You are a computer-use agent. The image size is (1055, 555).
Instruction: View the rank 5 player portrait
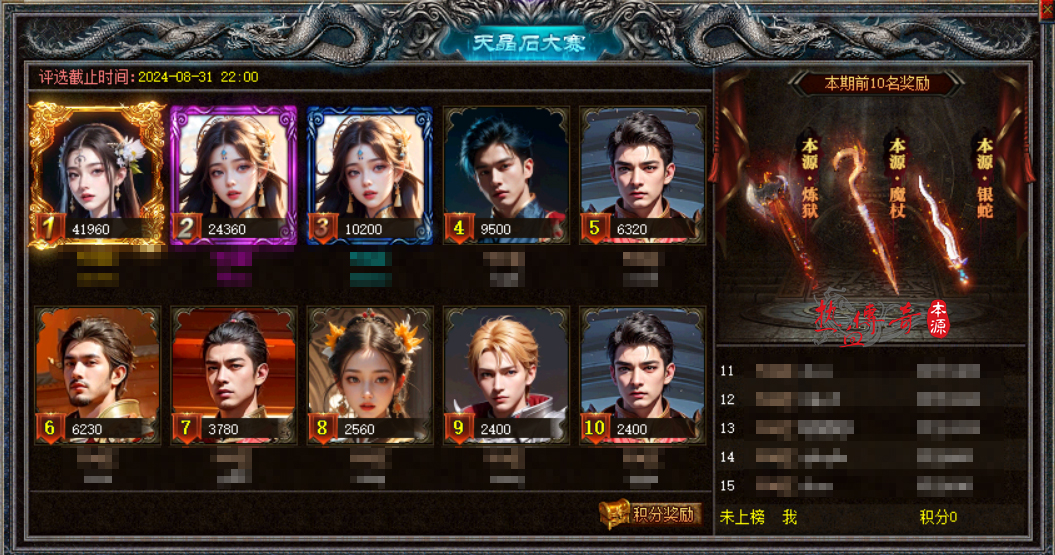coord(642,170)
